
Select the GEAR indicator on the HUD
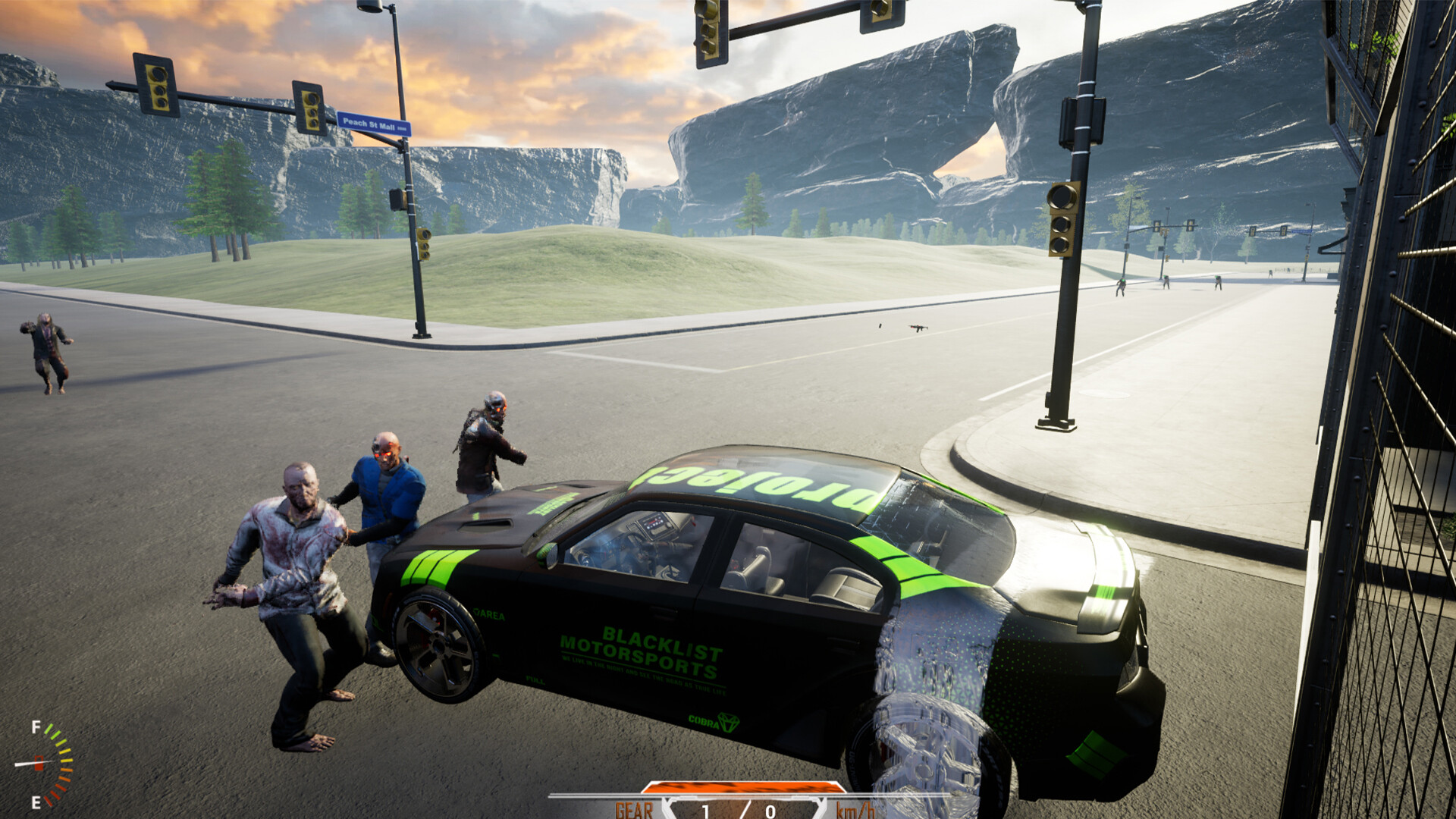click(x=633, y=810)
